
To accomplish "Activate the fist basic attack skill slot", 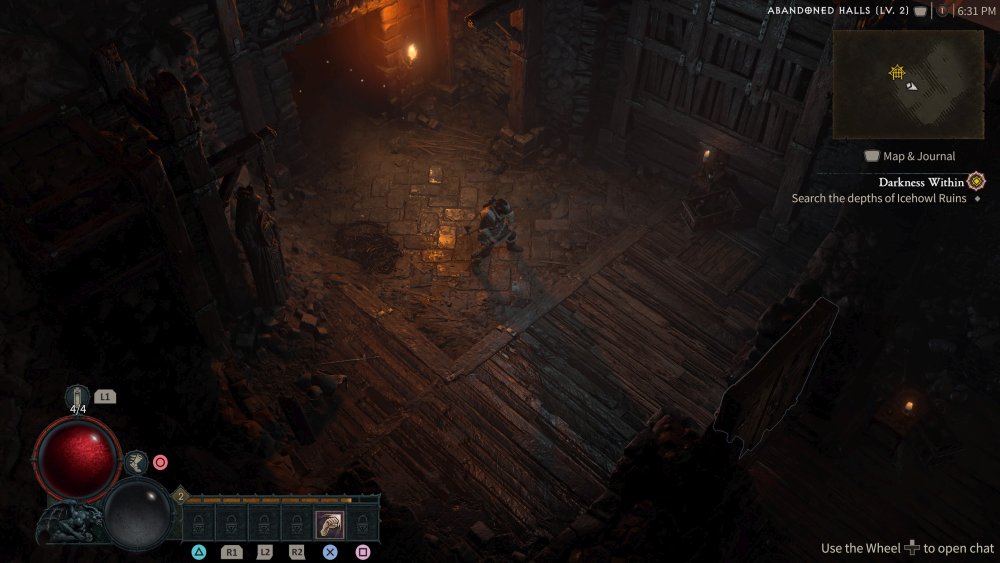I will pyautogui.click(x=330, y=524).
